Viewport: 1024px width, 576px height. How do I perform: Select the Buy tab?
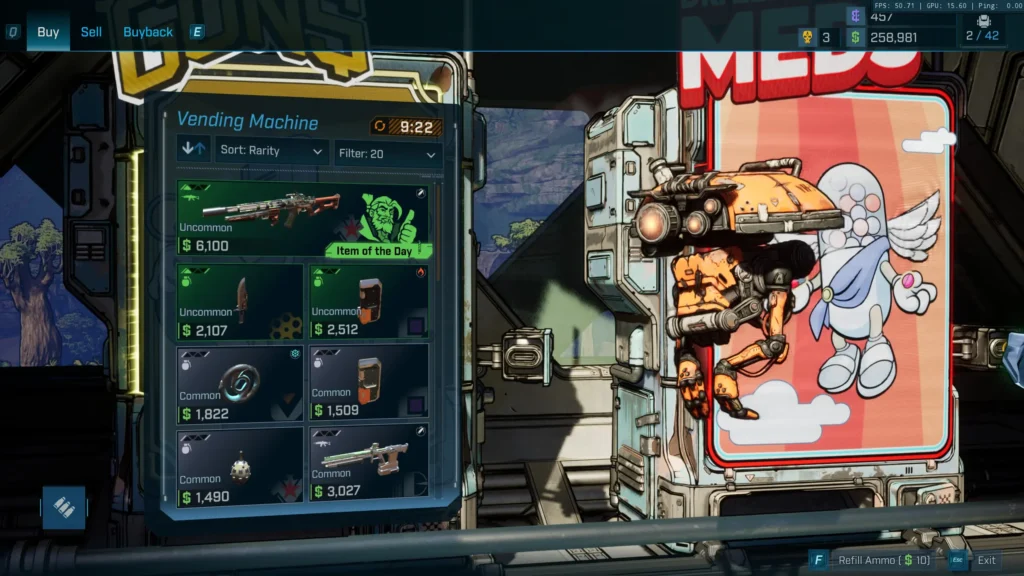48,32
